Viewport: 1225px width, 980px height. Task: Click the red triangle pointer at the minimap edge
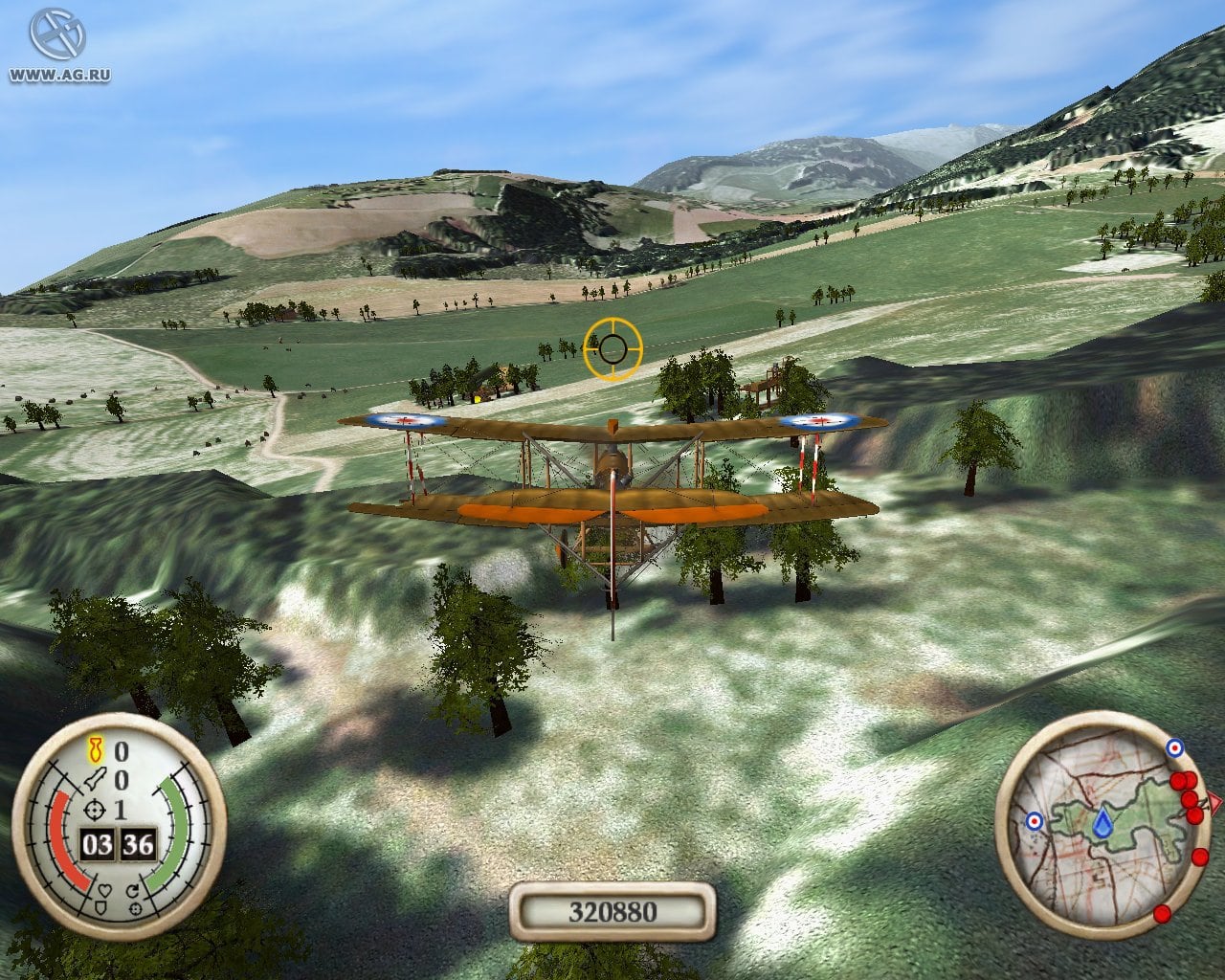(1215, 801)
